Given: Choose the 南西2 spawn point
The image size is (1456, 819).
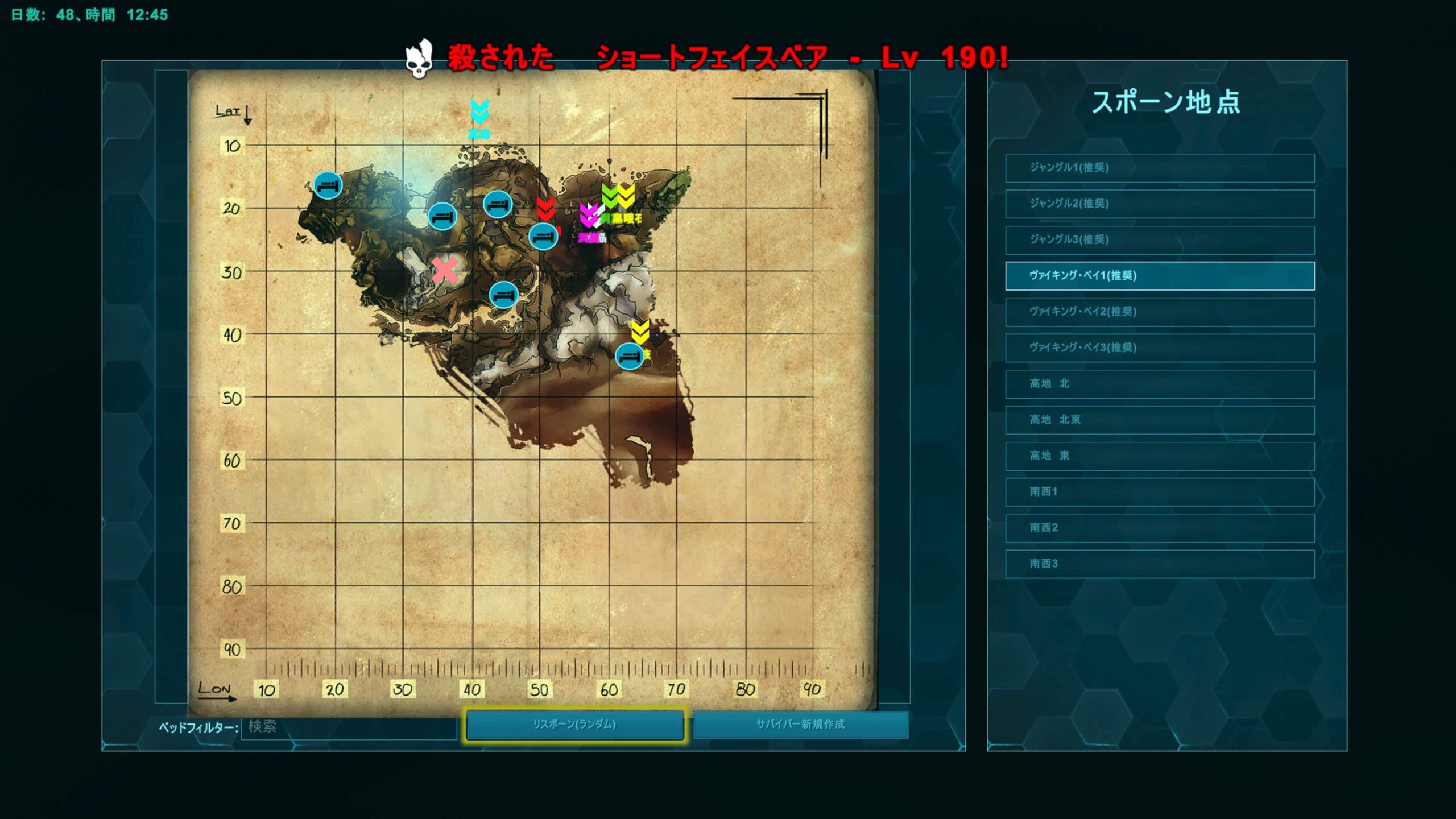Looking at the screenshot, I should point(1159,528).
